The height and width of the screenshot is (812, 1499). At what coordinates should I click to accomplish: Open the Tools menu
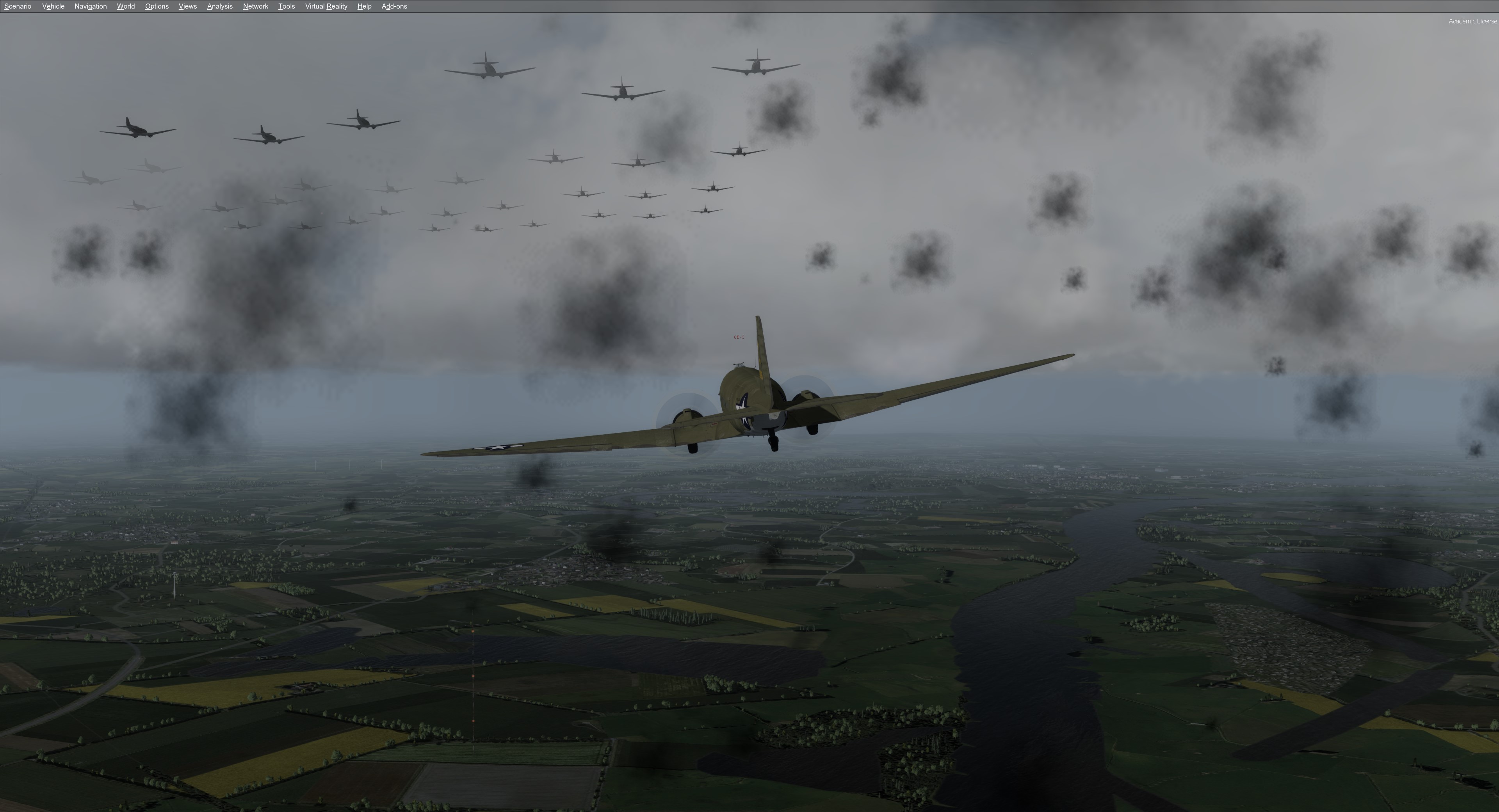point(286,6)
